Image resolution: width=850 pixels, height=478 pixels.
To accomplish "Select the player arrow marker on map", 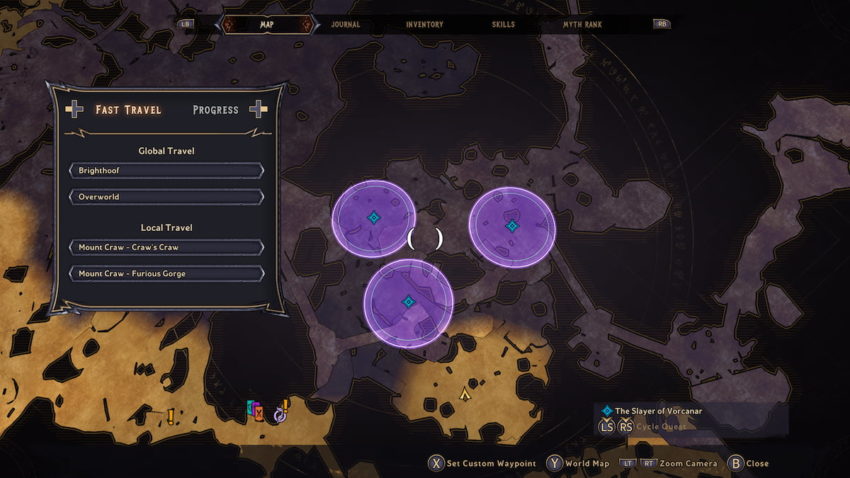I will pyautogui.click(x=465, y=394).
